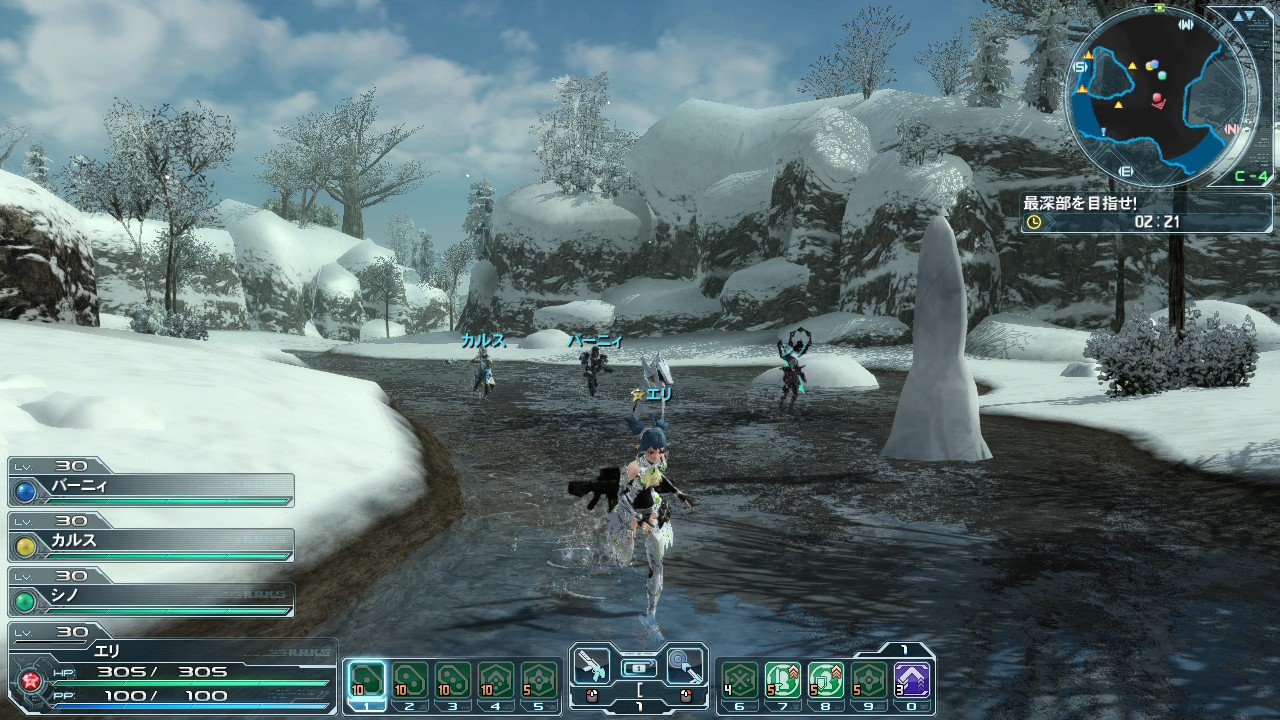Use the item in hotbar slot 9
The width and height of the screenshot is (1280, 720).
click(x=869, y=680)
